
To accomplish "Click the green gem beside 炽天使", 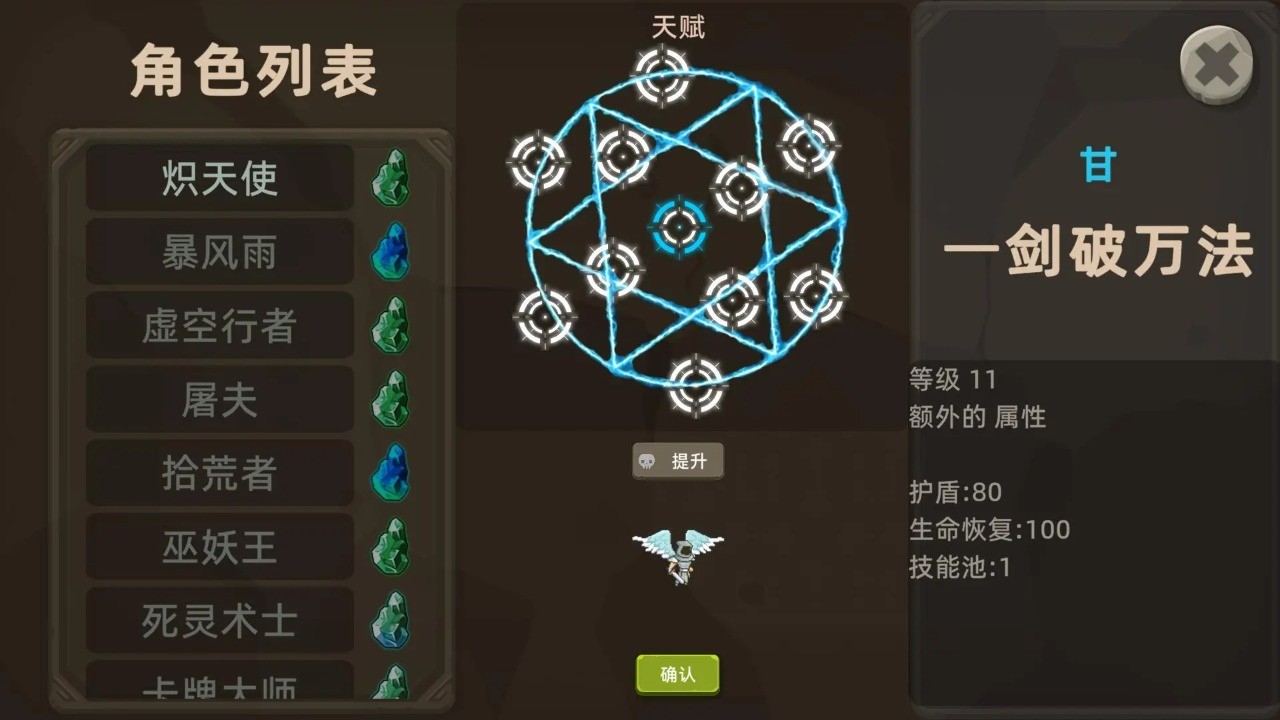I will pyautogui.click(x=391, y=177).
